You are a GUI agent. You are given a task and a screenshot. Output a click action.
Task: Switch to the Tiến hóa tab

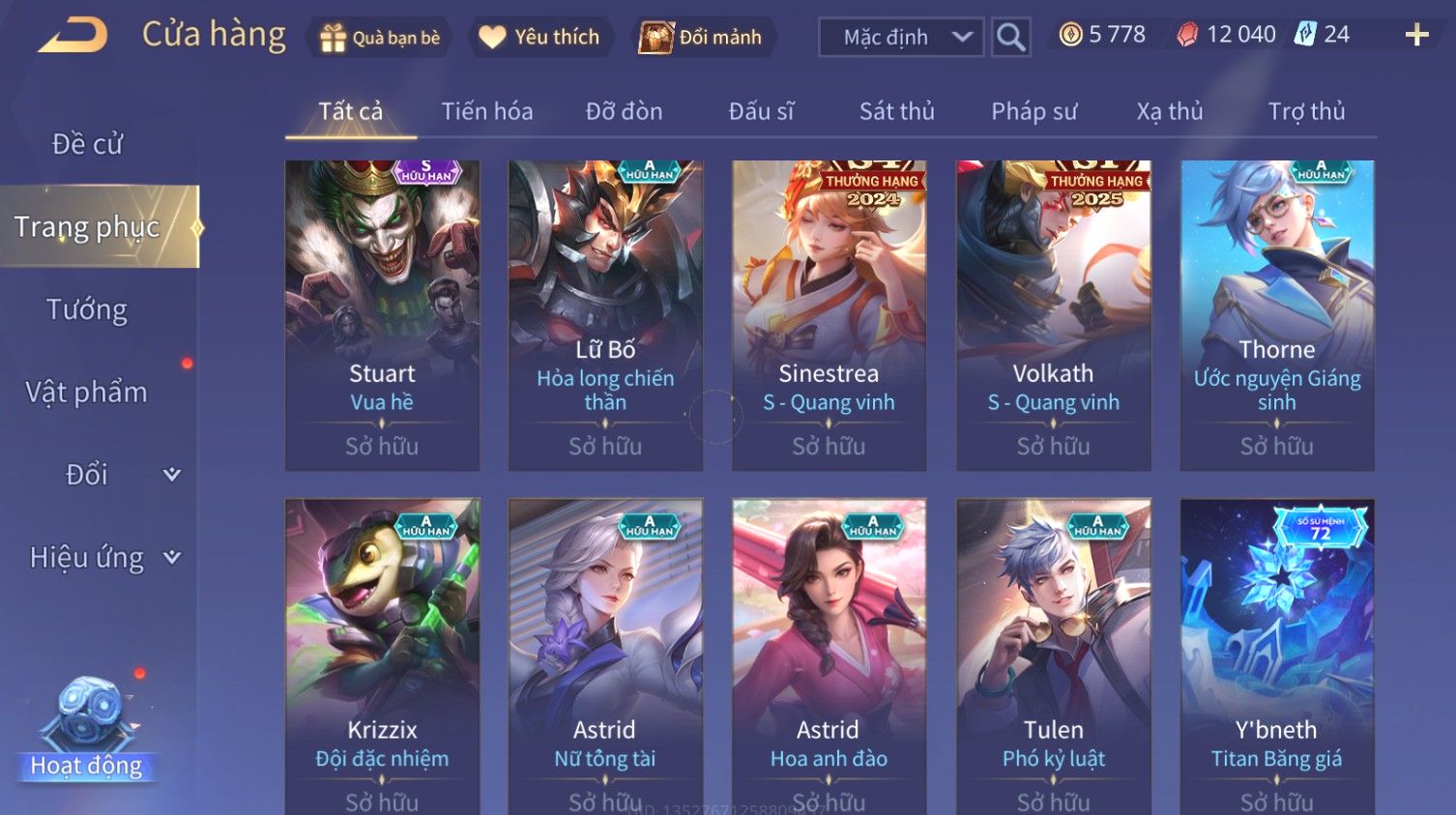tap(487, 112)
